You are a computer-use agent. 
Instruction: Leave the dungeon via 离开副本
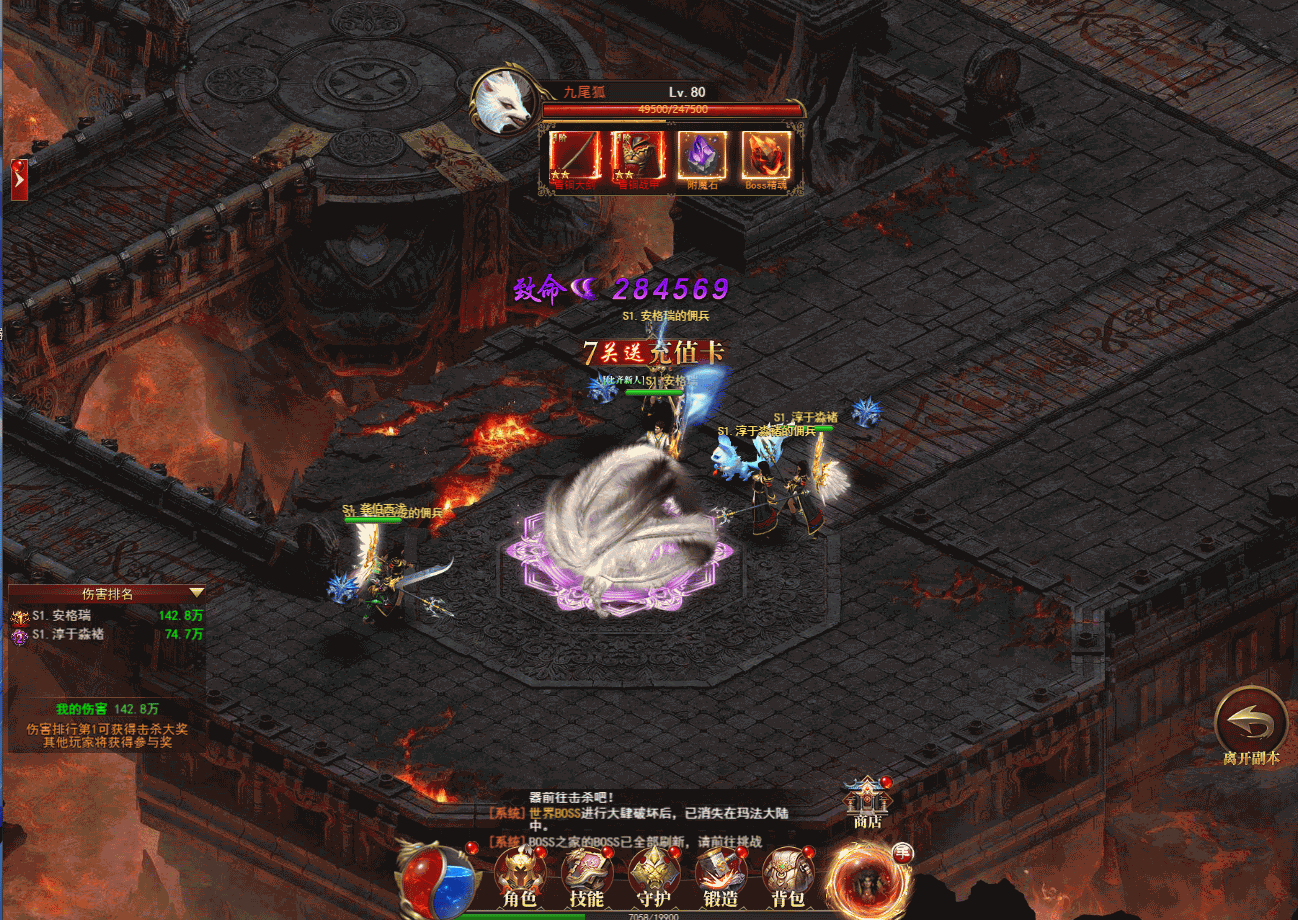1251,724
